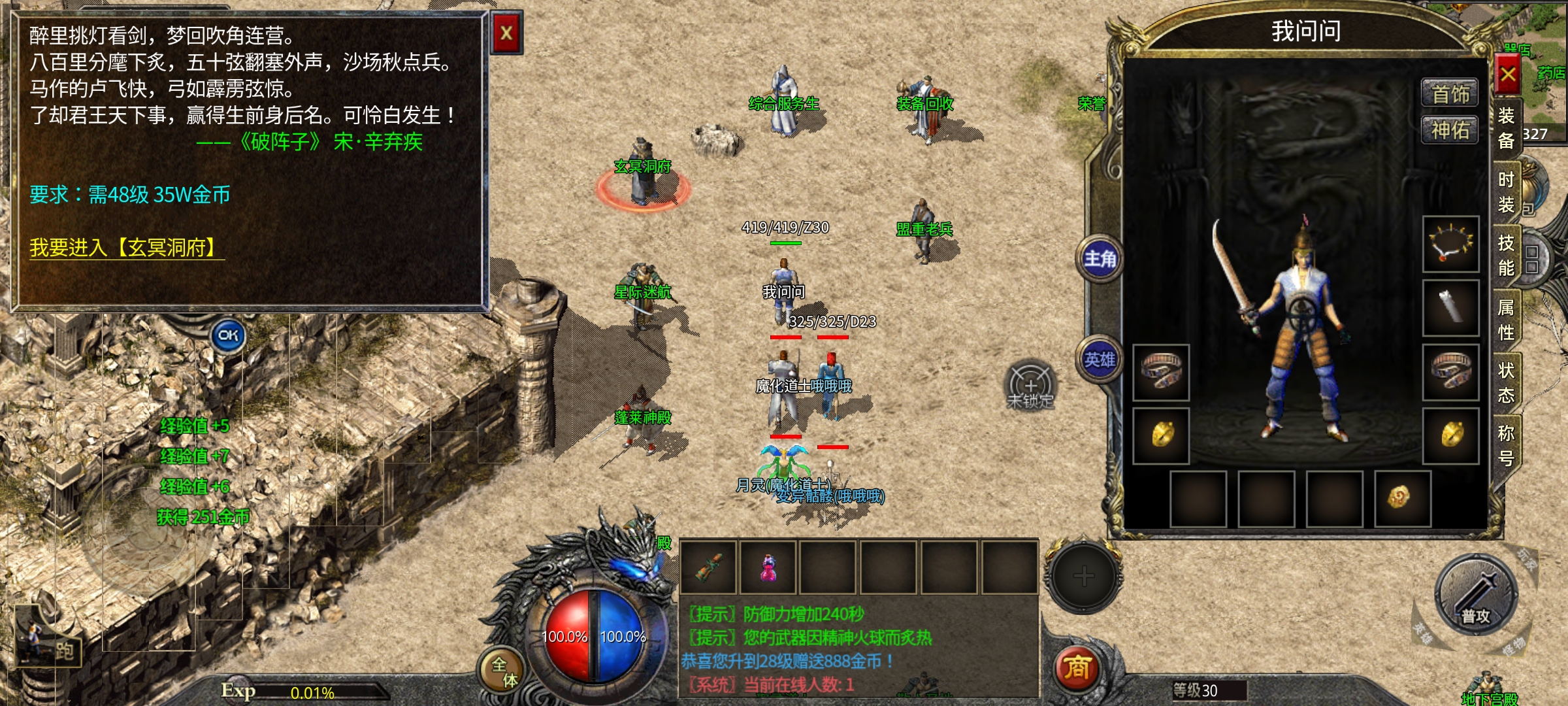
Task: Switch to the 称号 title tab
Action: pyautogui.click(x=1506, y=445)
